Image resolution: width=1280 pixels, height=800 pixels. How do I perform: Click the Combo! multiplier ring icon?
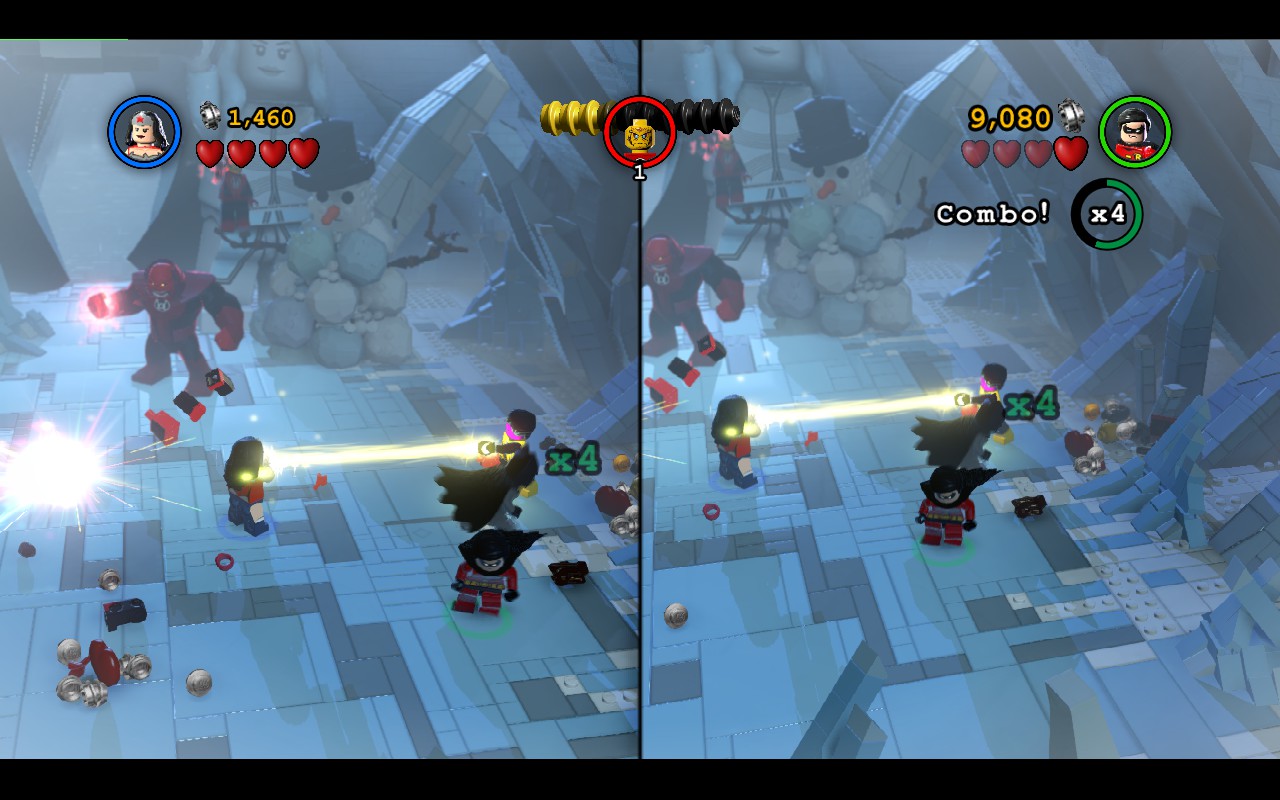[x=1108, y=214]
